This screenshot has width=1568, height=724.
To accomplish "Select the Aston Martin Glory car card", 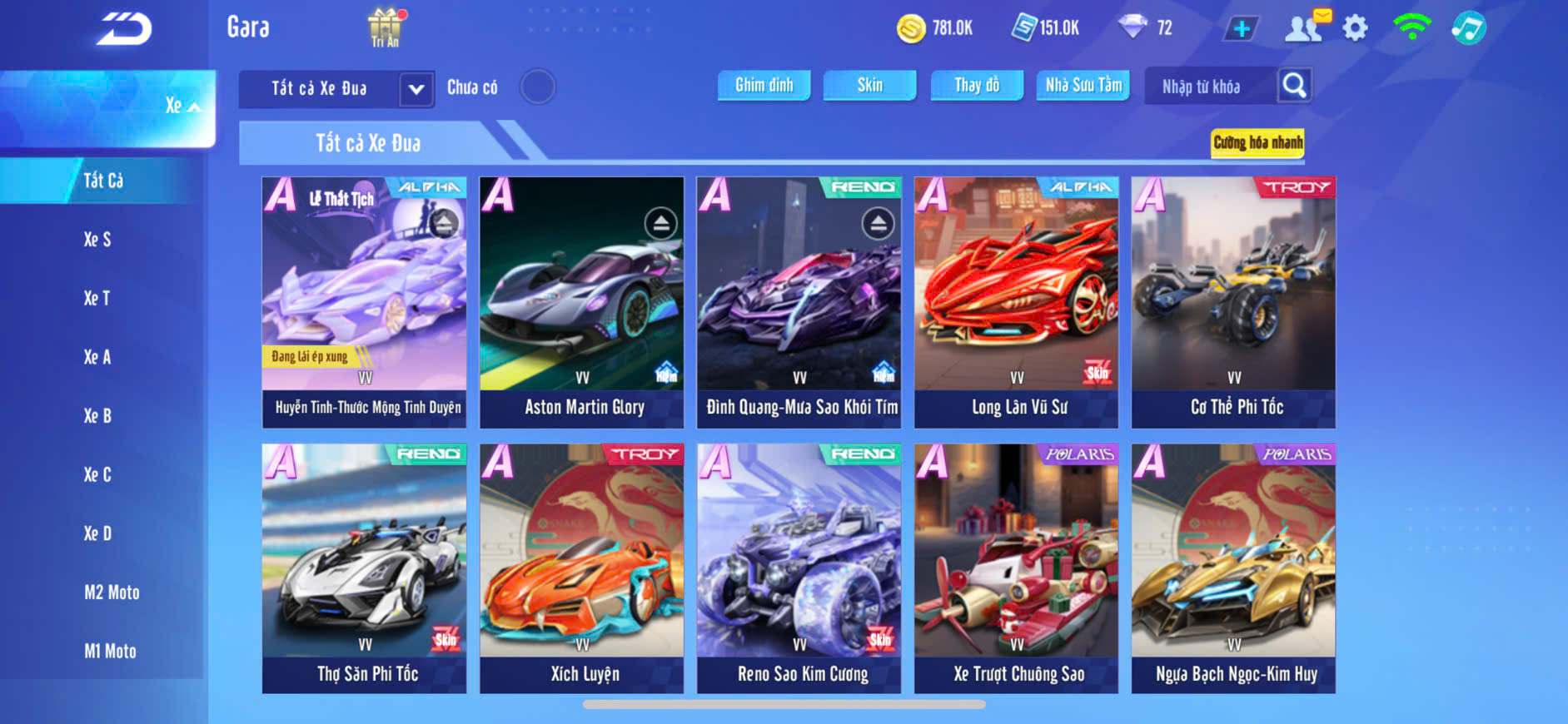I will [582, 303].
